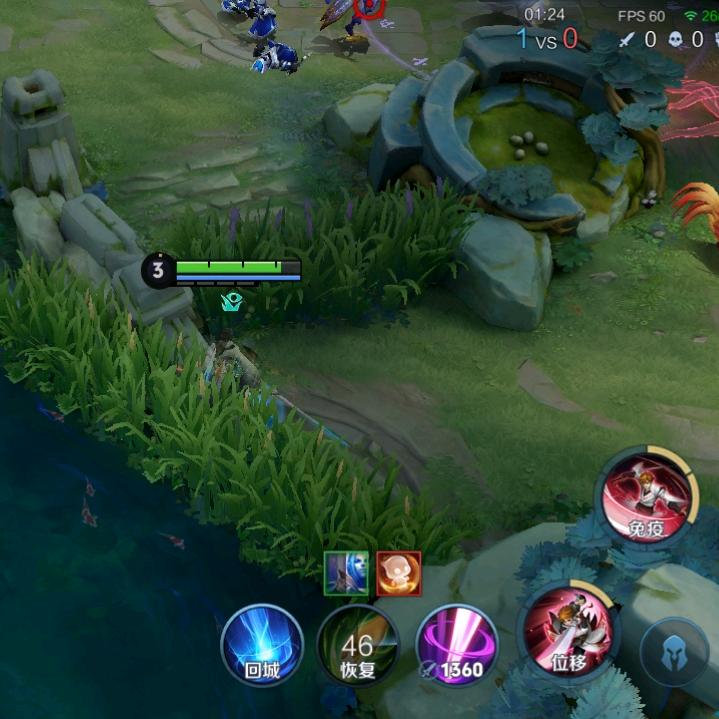Tap the blue-faced hero icon with green border
The width and height of the screenshot is (719, 719).
(346, 574)
